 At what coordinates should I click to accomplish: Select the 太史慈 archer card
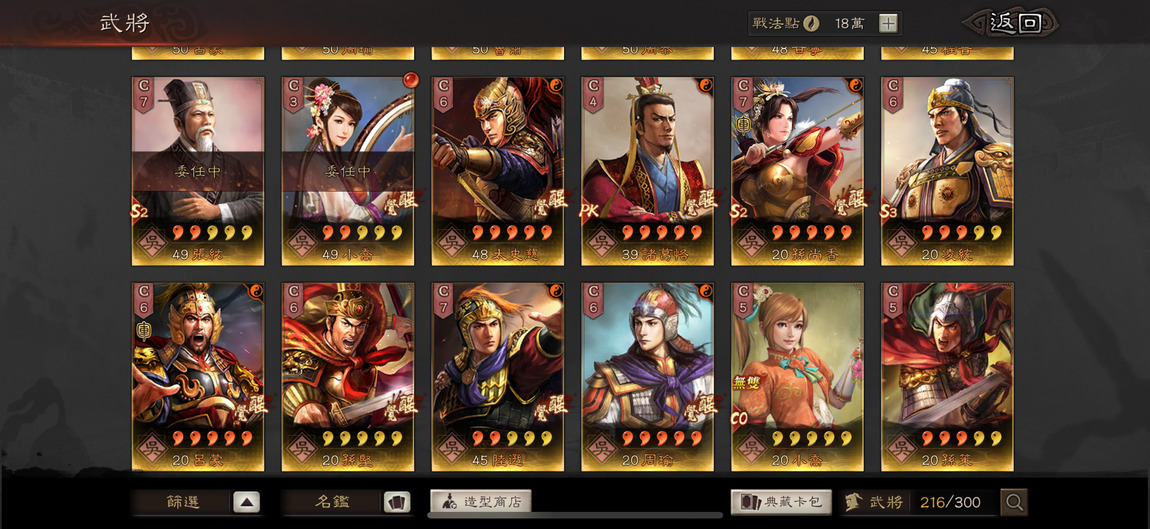[498, 171]
